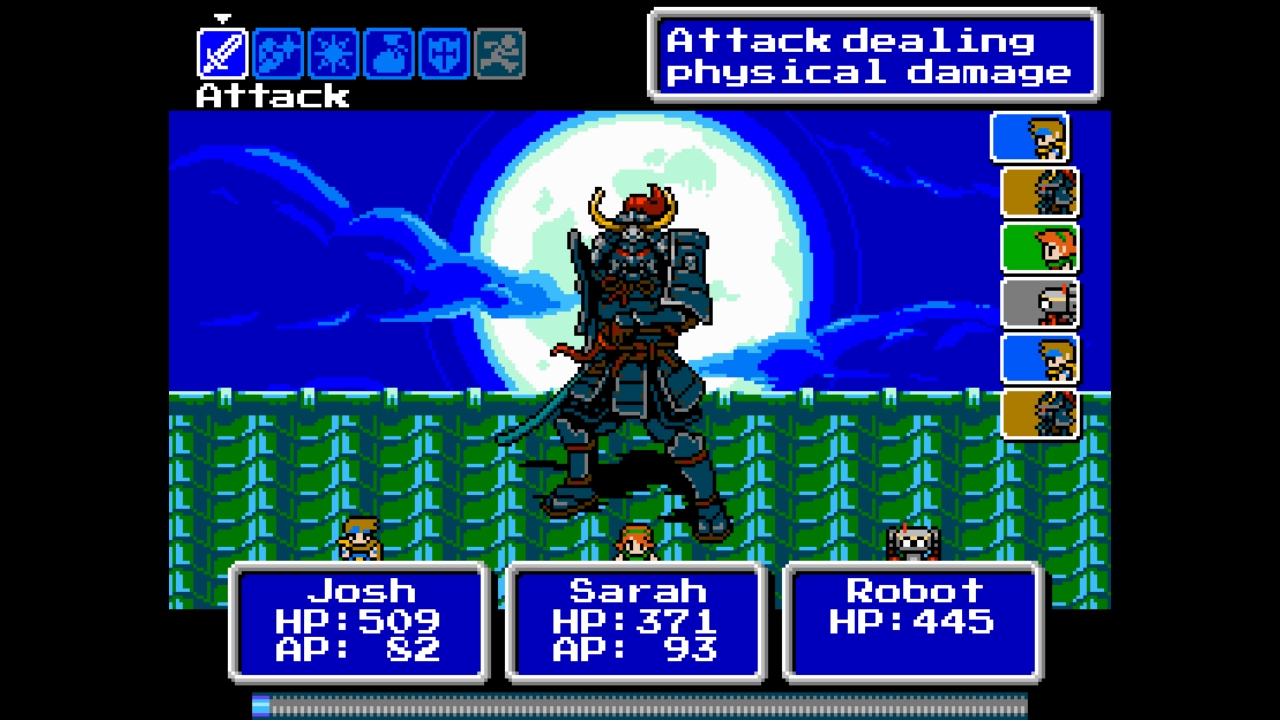The height and width of the screenshot is (720, 1280).
Task: Choose the running figure flee icon
Action: [x=501, y=55]
